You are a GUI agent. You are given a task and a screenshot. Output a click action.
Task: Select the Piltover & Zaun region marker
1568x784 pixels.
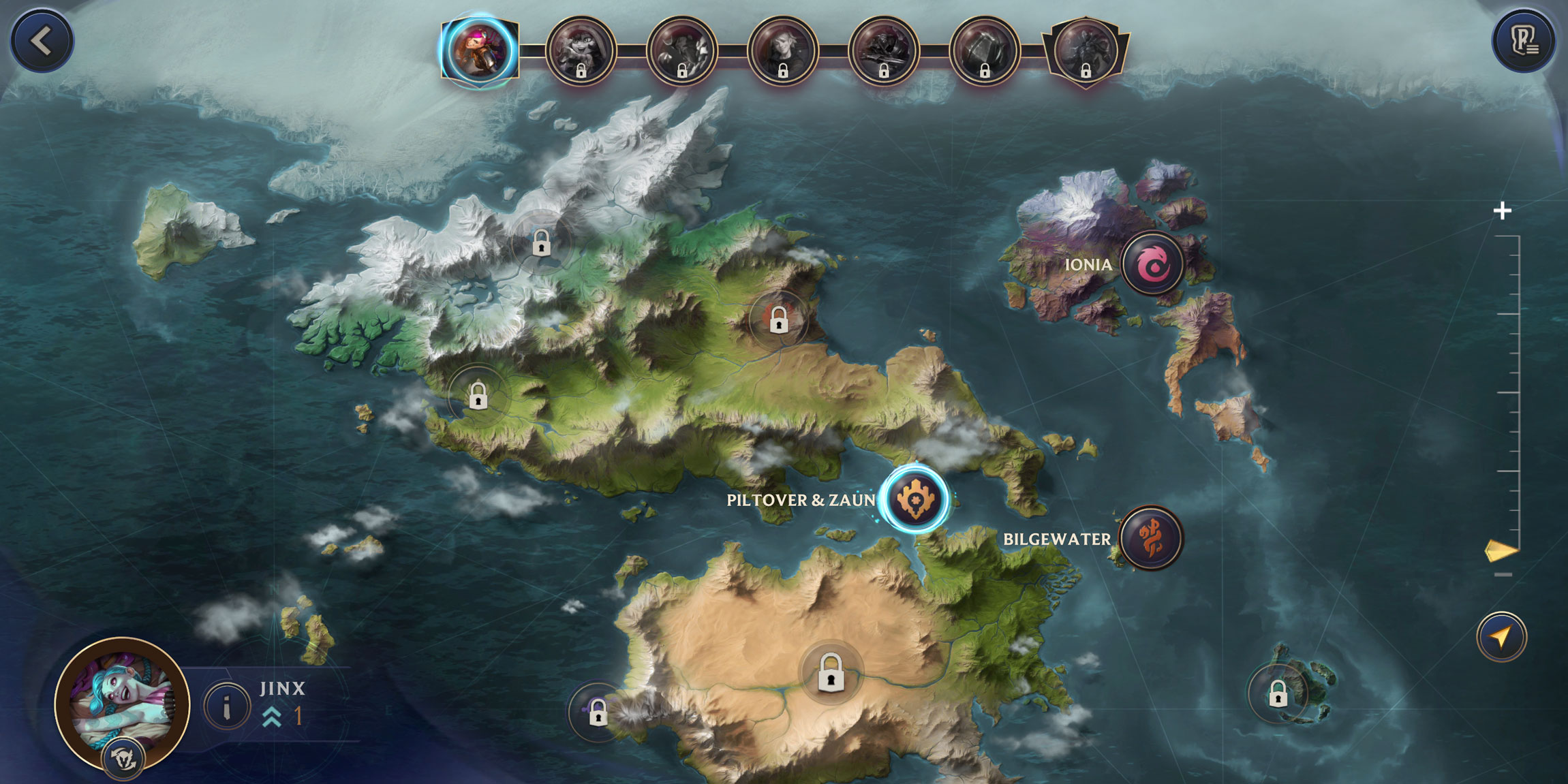[915, 499]
